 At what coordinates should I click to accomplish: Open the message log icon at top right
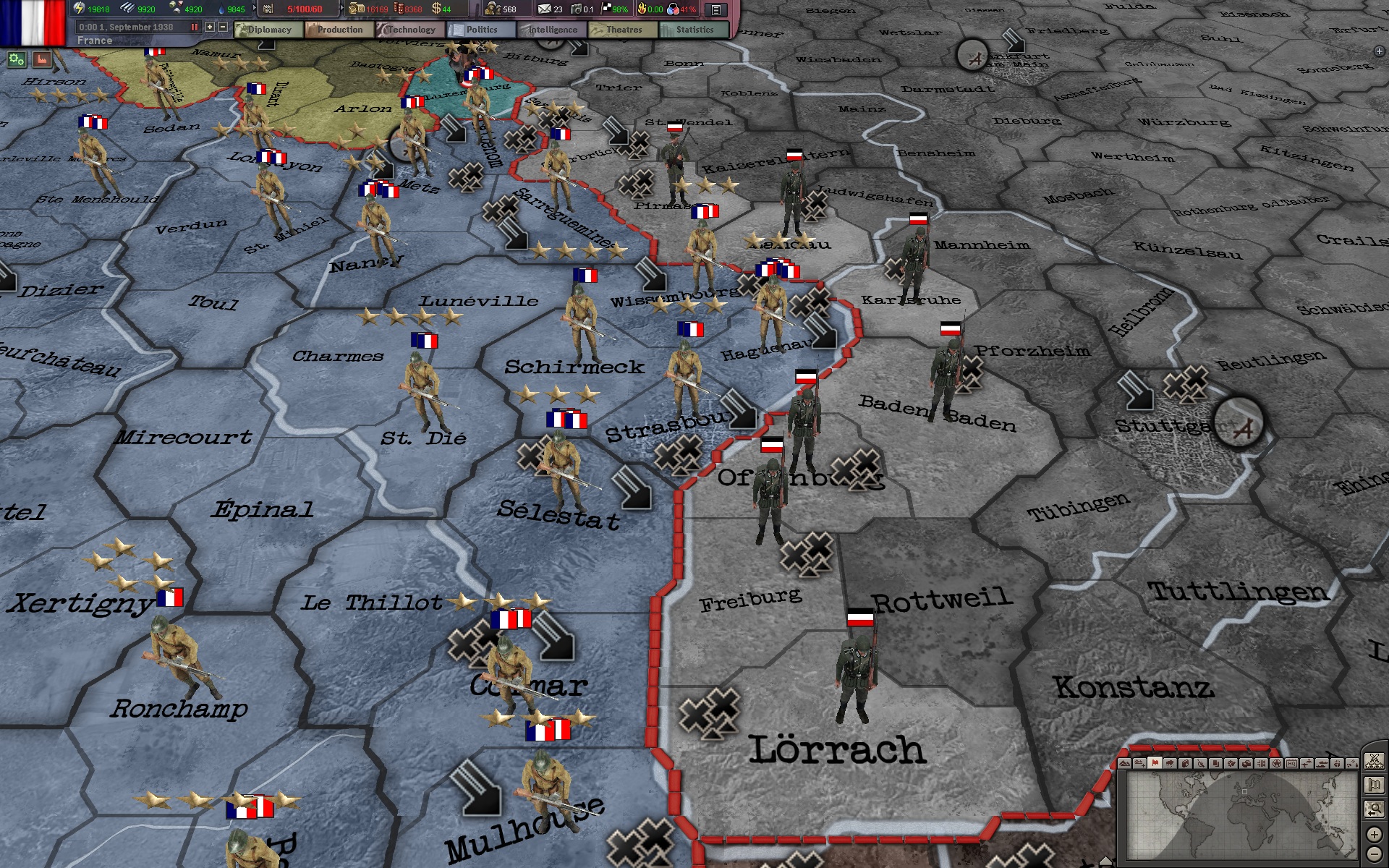pos(715,9)
